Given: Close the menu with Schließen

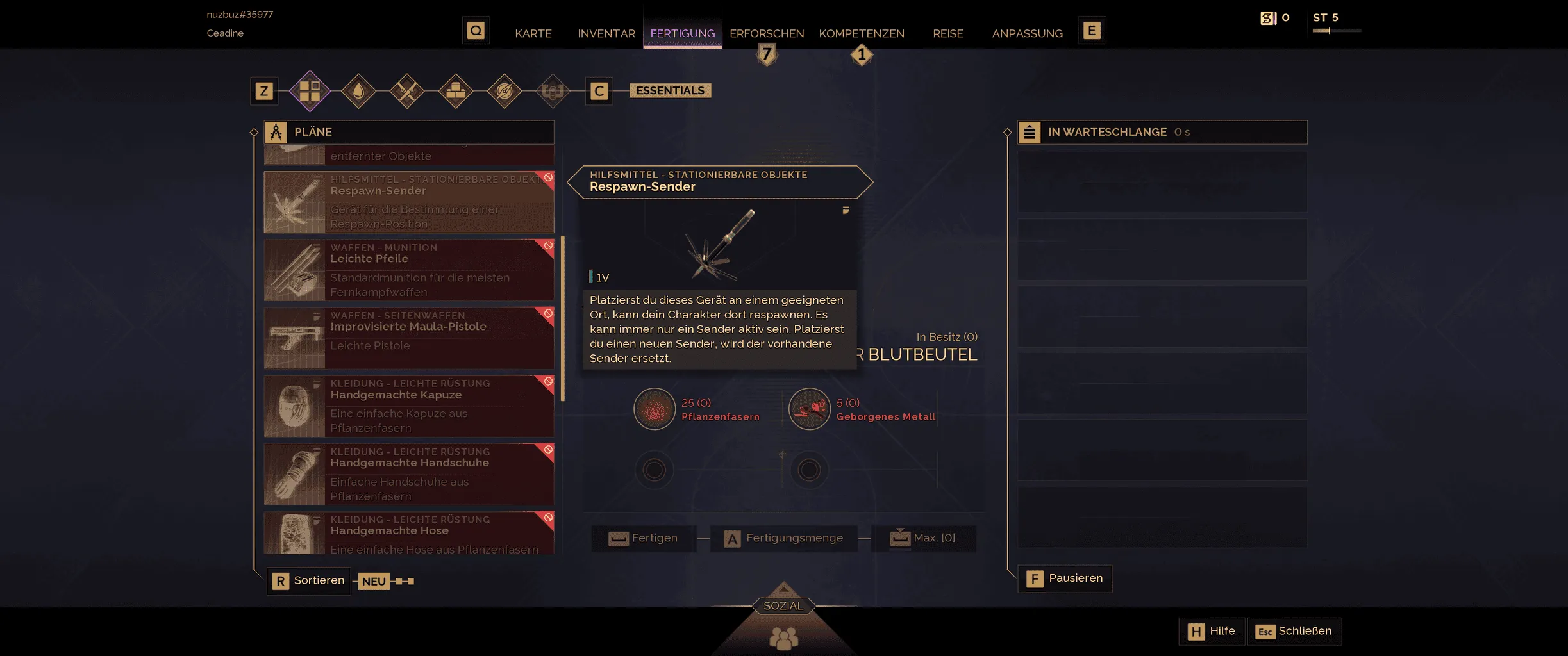Looking at the screenshot, I should point(1294,631).
